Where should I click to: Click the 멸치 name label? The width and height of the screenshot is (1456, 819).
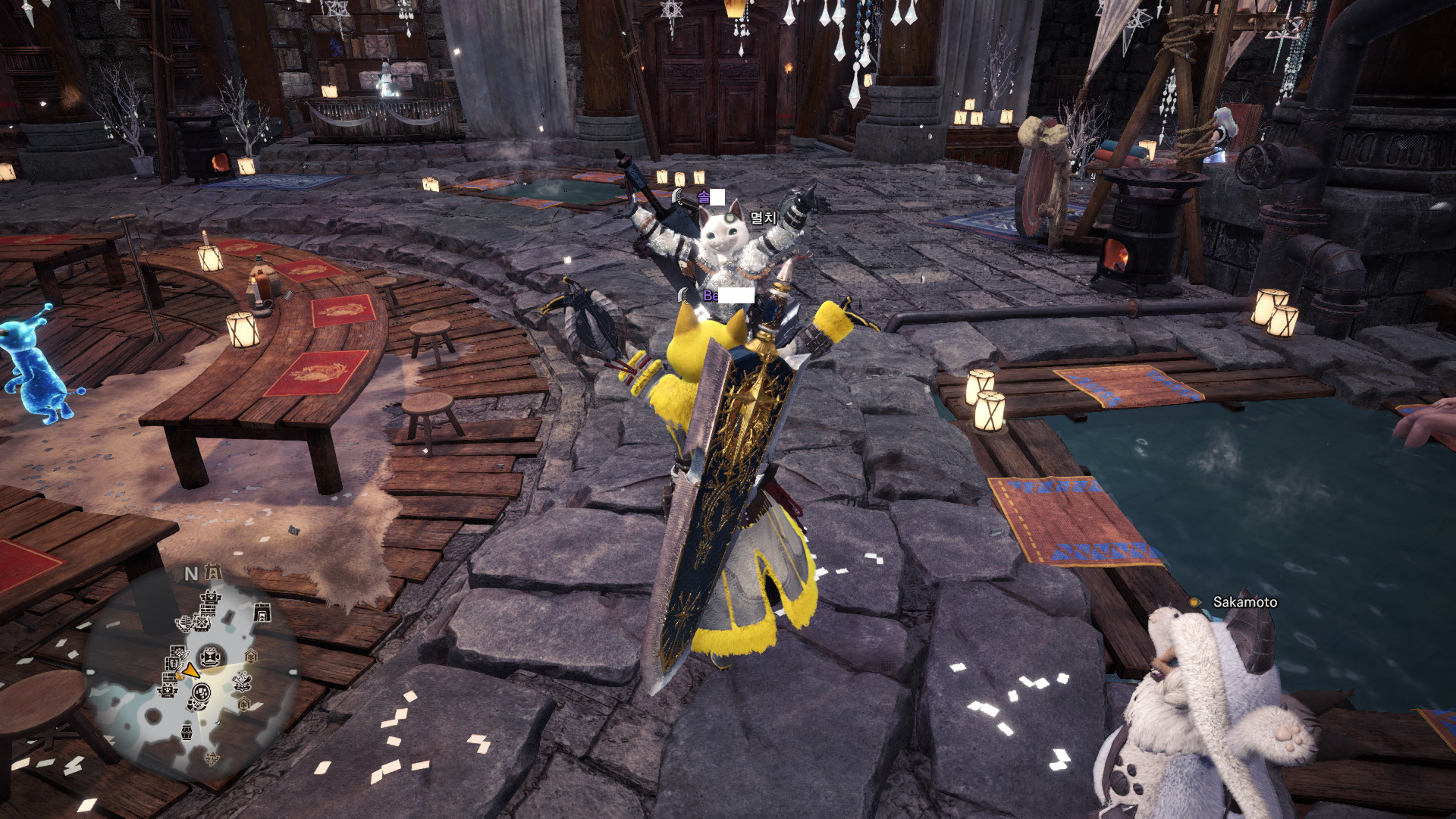(x=763, y=218)
